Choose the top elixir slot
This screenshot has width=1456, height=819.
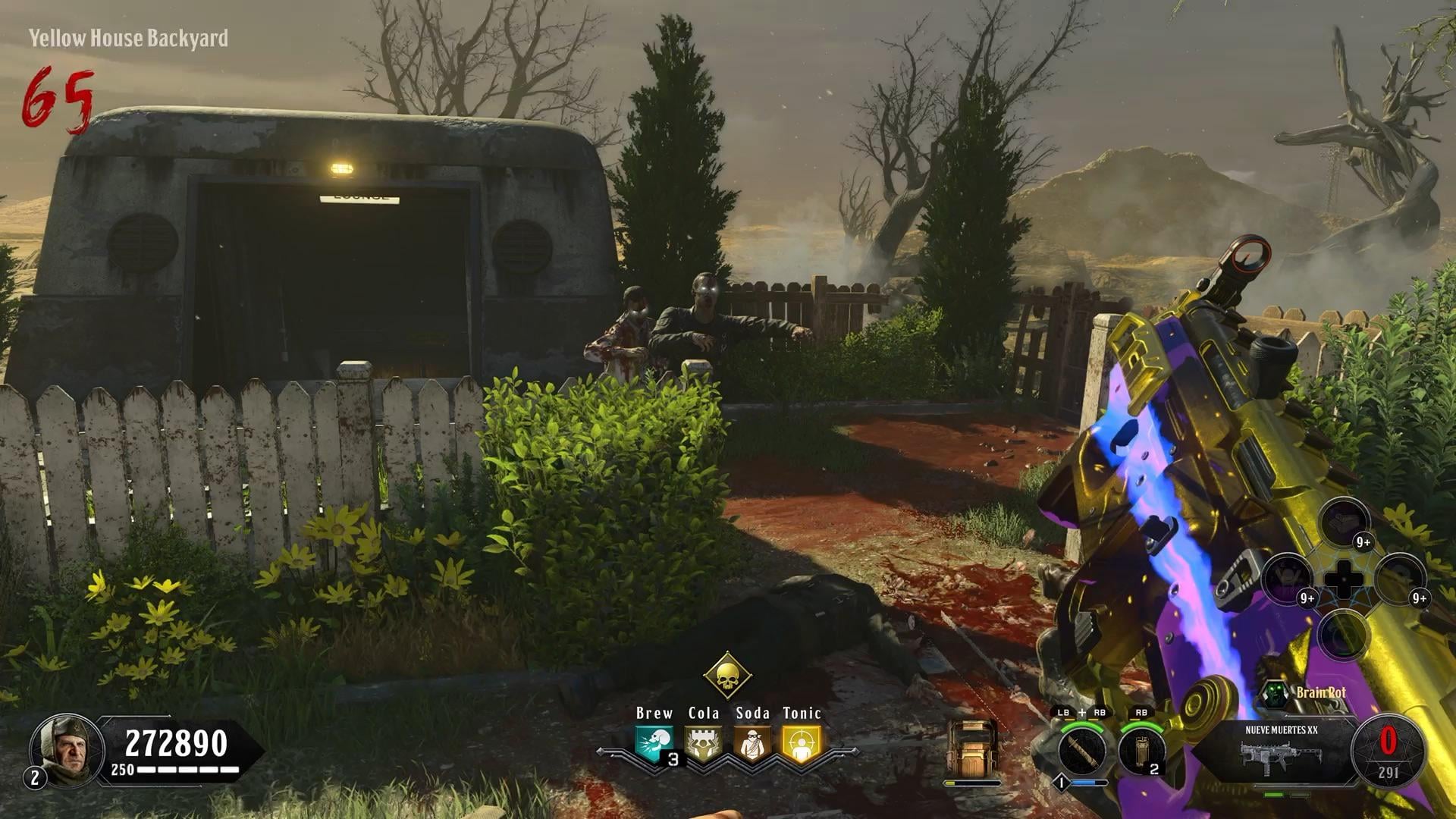click(x=1344, y=522)
